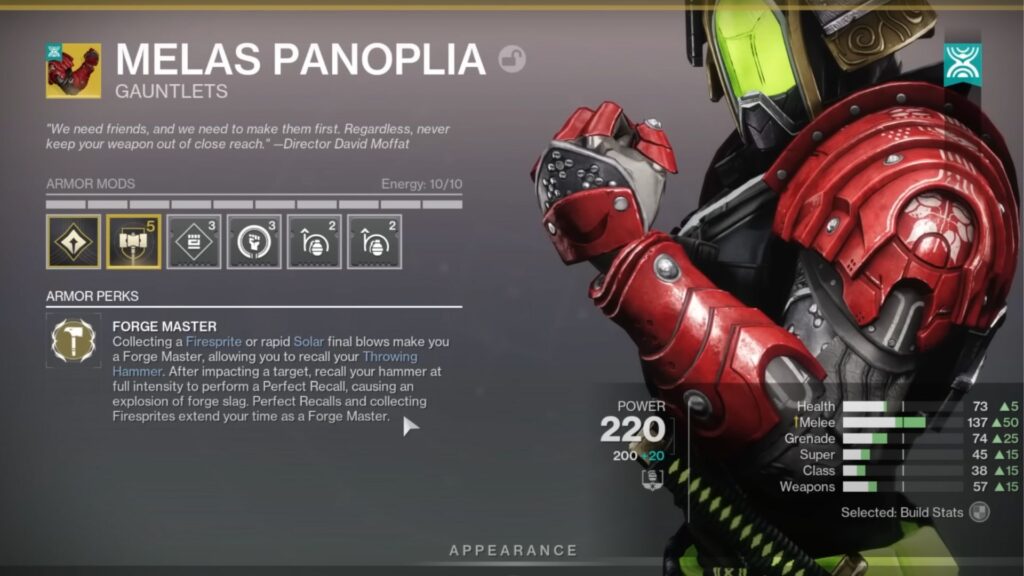Image resolution: width=1024 pixels, height=576 pixels.
Task: Inspect the Forge Master perk icon
Action: pos(74,342)
